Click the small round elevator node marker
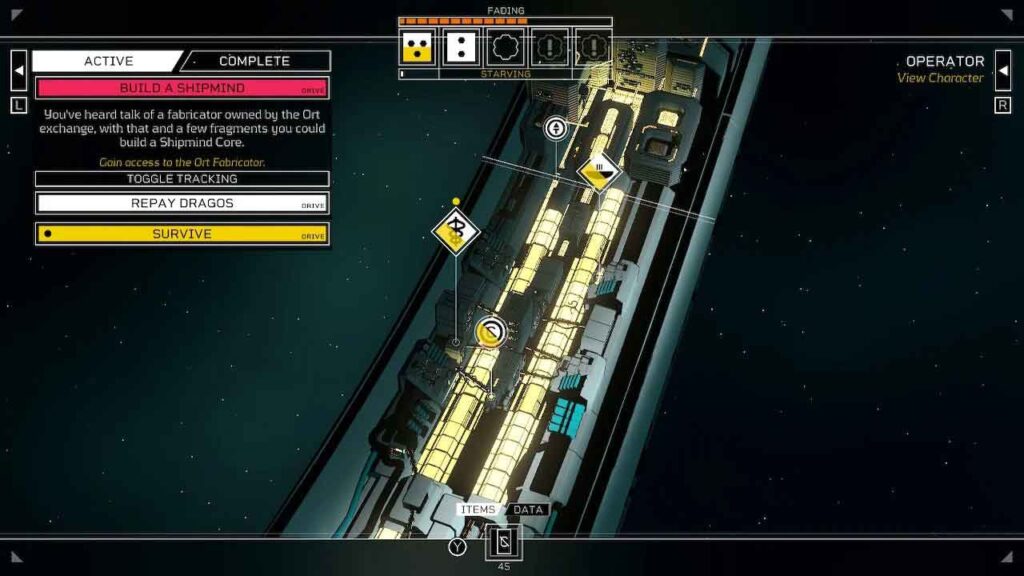Viewport: 1024px width, 576px height. pyautogui.click(x=555, y=128)
